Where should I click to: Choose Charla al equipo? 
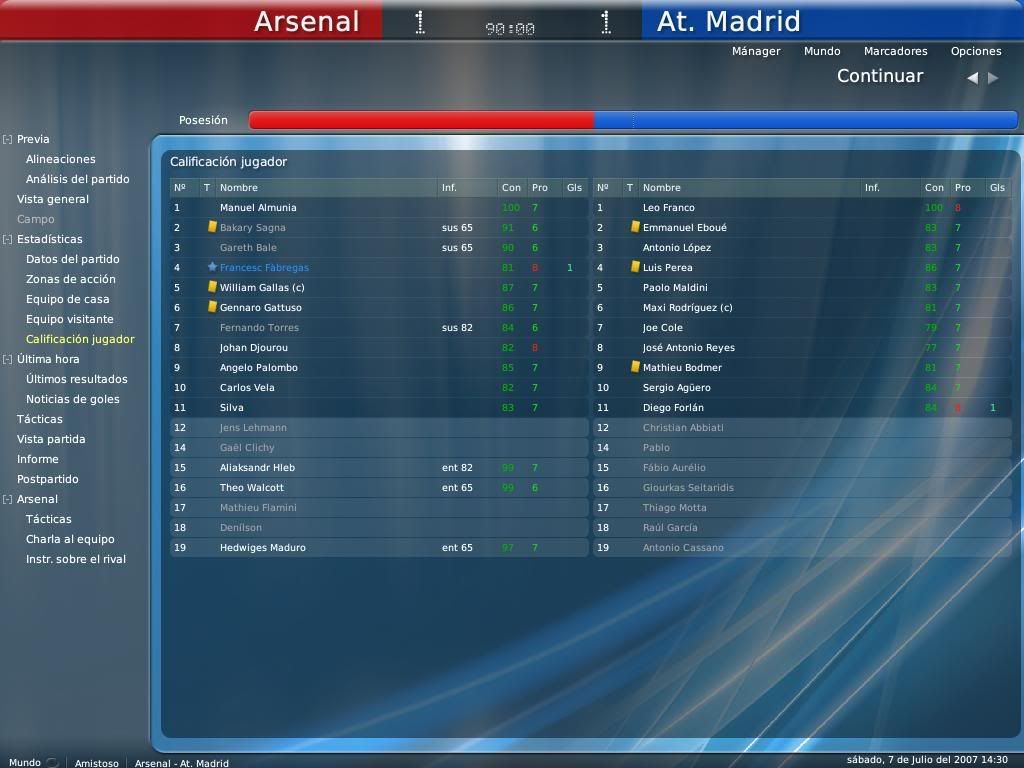tap(70, 539)
